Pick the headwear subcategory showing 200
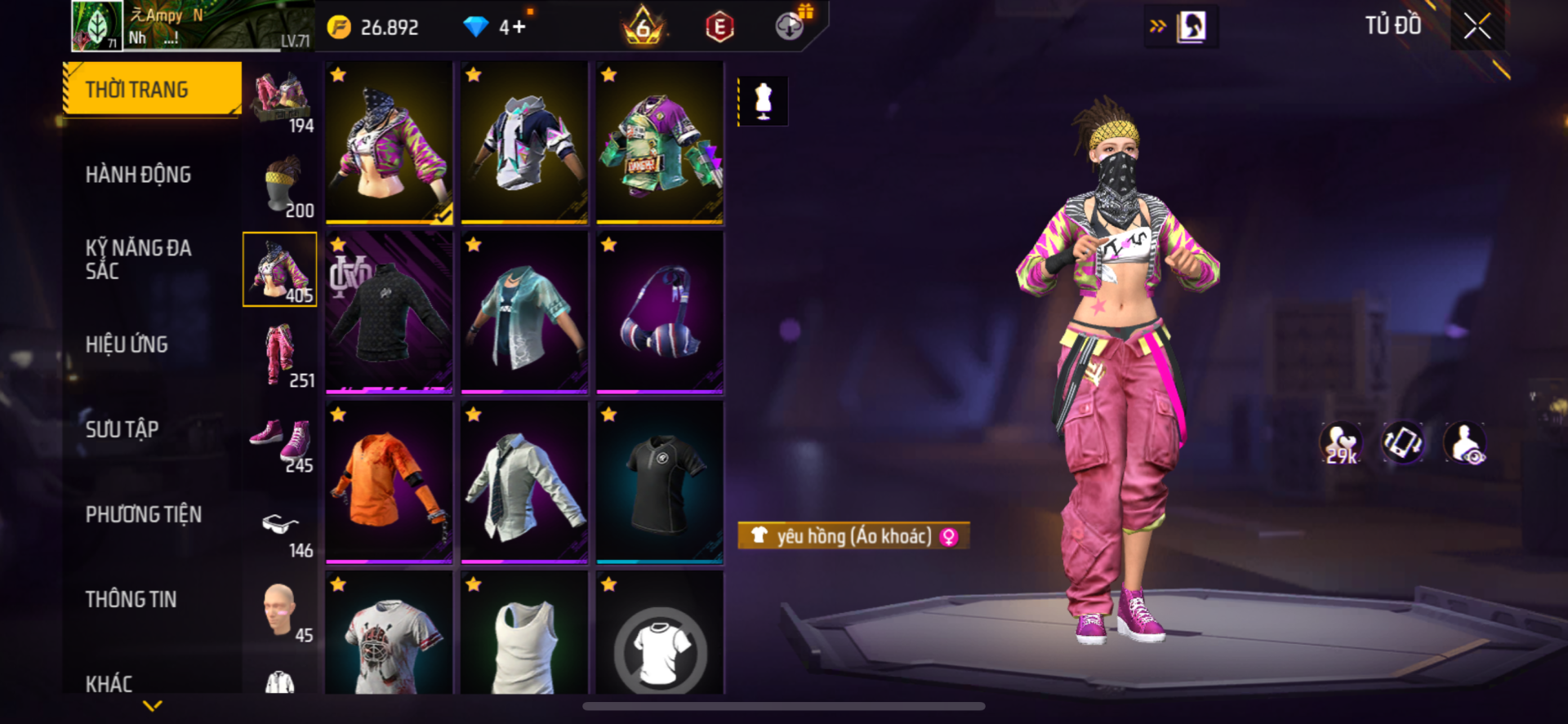Image resolution: width=1568 pixels, height=724 pixels. pos(280,184)
